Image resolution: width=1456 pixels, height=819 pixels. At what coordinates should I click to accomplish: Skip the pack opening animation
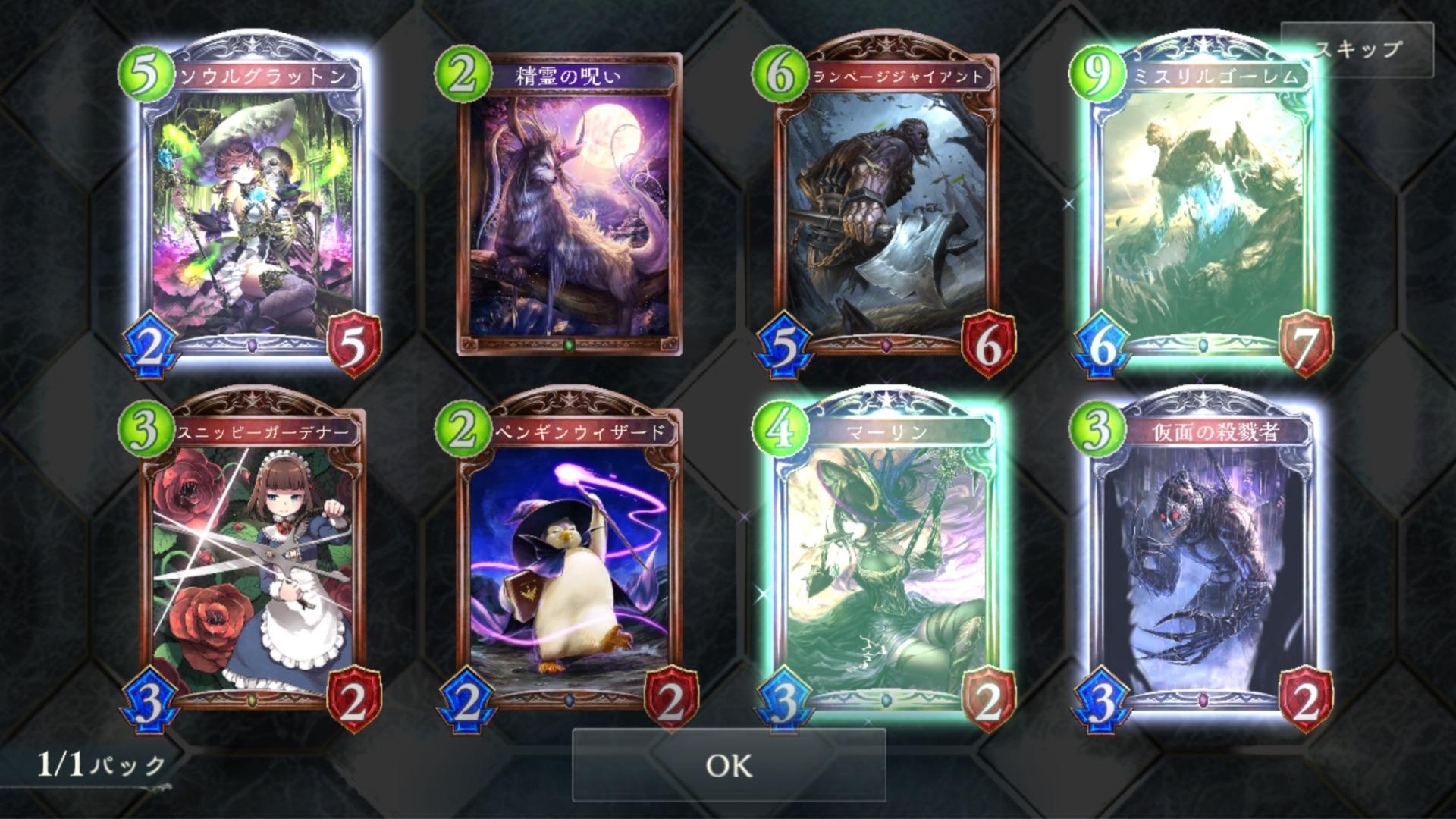[x=1357, y=50]
